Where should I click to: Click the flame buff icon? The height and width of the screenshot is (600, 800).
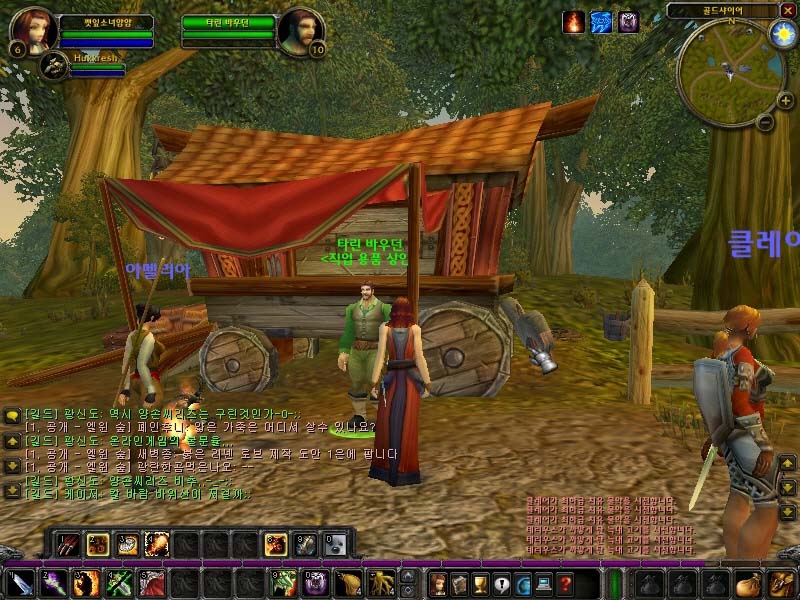pos(573,22)
